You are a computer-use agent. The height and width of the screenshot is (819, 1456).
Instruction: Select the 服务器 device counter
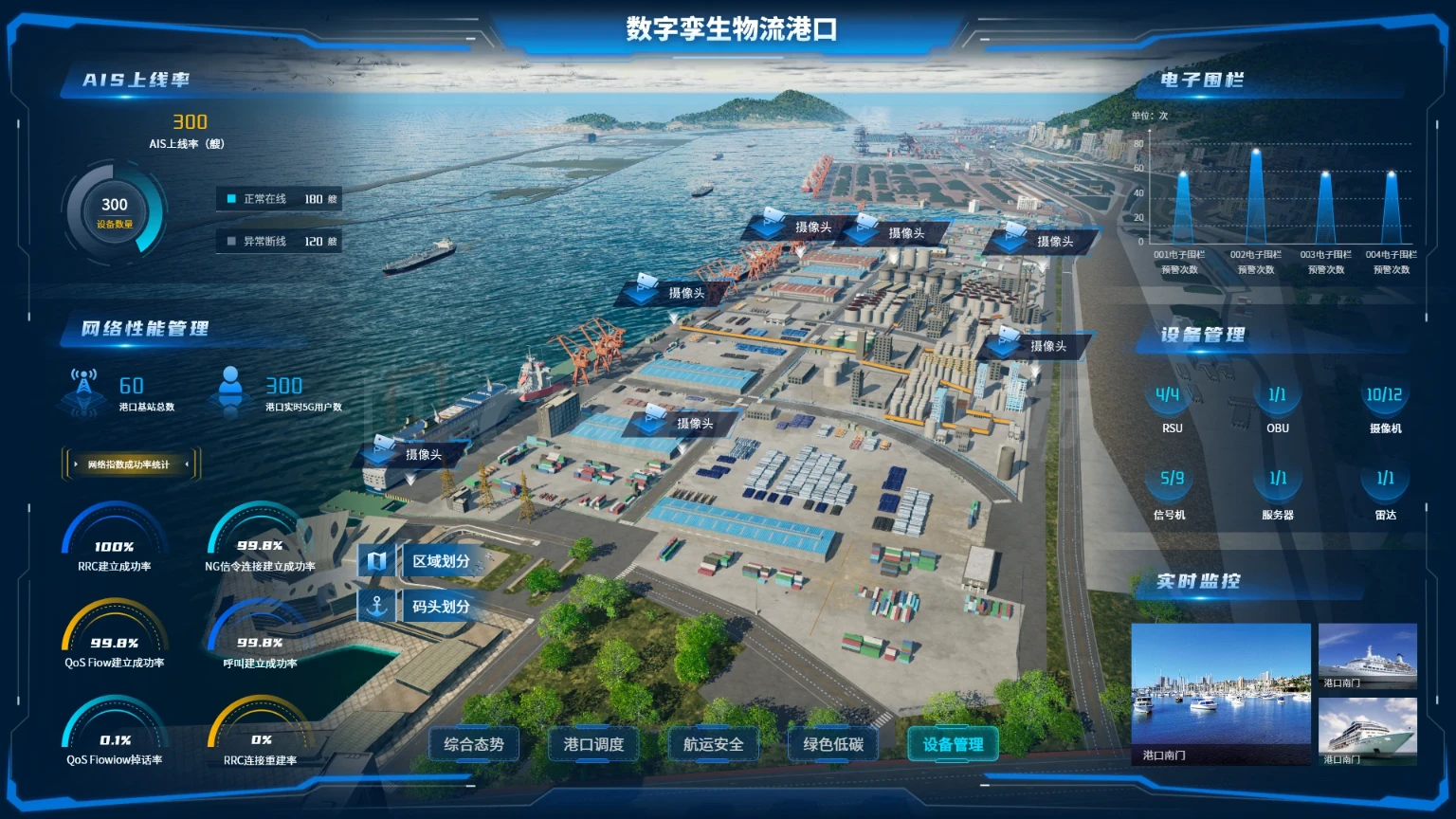(x=1277, y=486)
